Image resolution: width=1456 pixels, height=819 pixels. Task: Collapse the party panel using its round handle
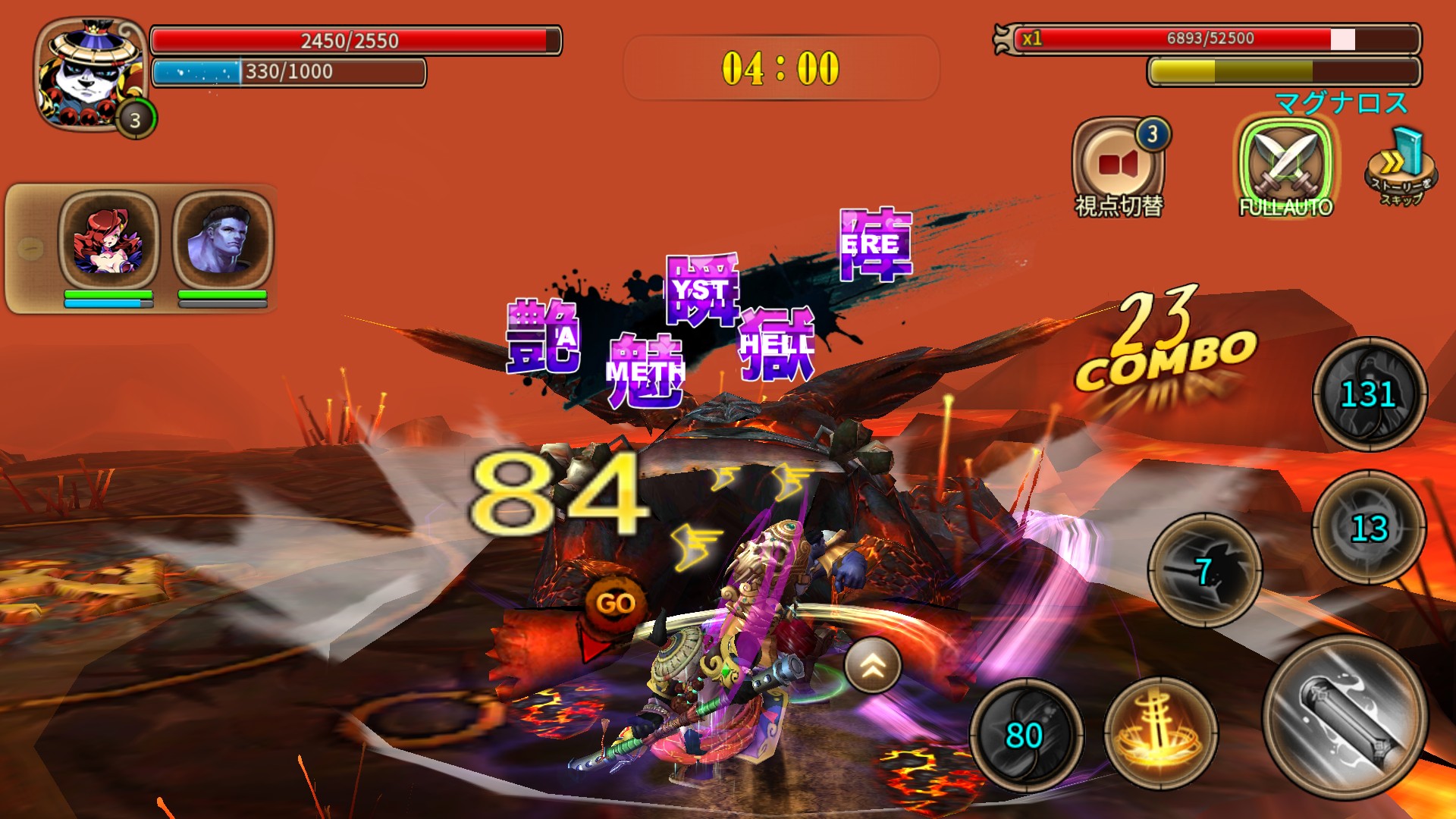[x=30, y=248]
